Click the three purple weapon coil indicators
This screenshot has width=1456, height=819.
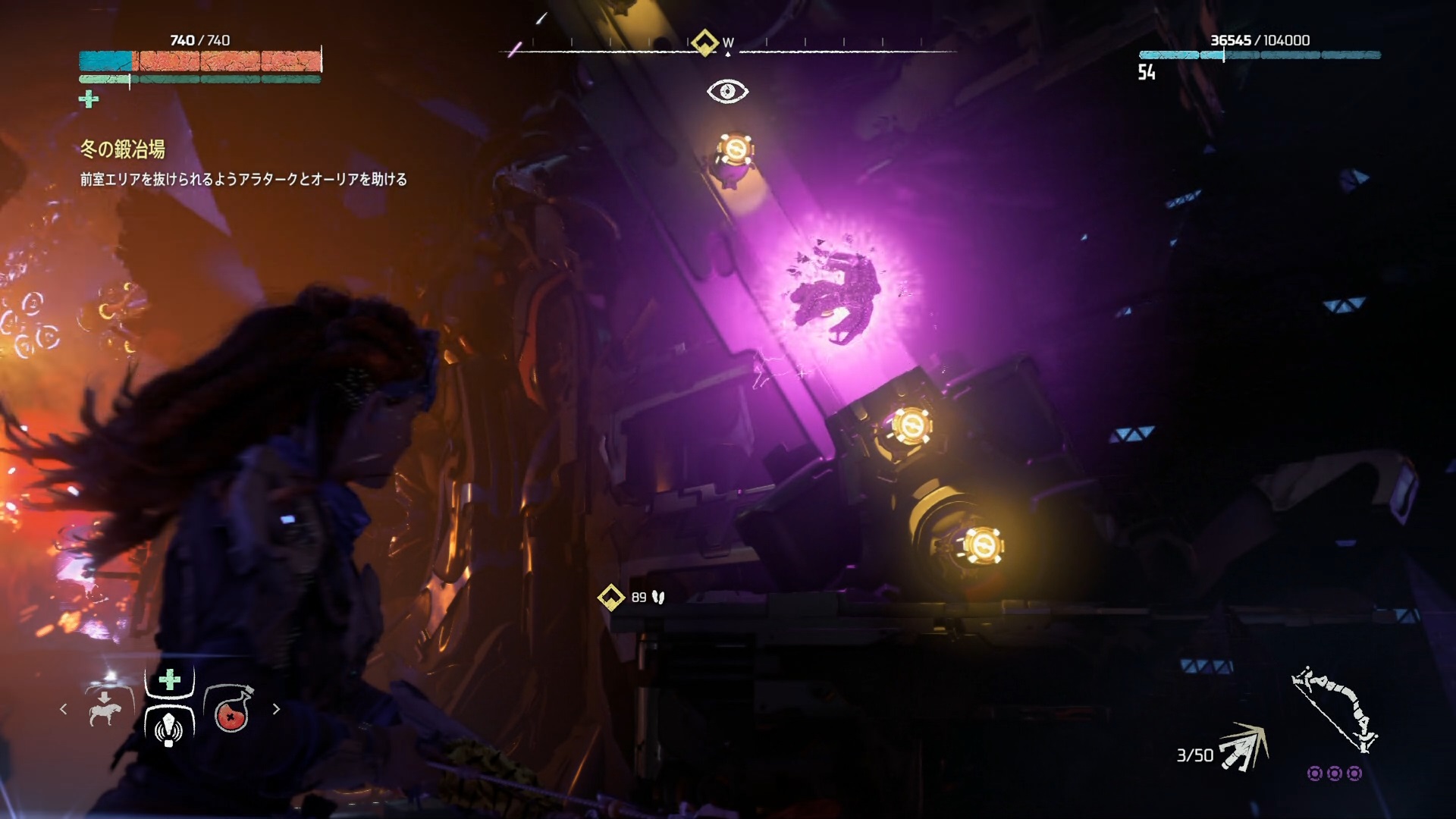(1335, 773)
